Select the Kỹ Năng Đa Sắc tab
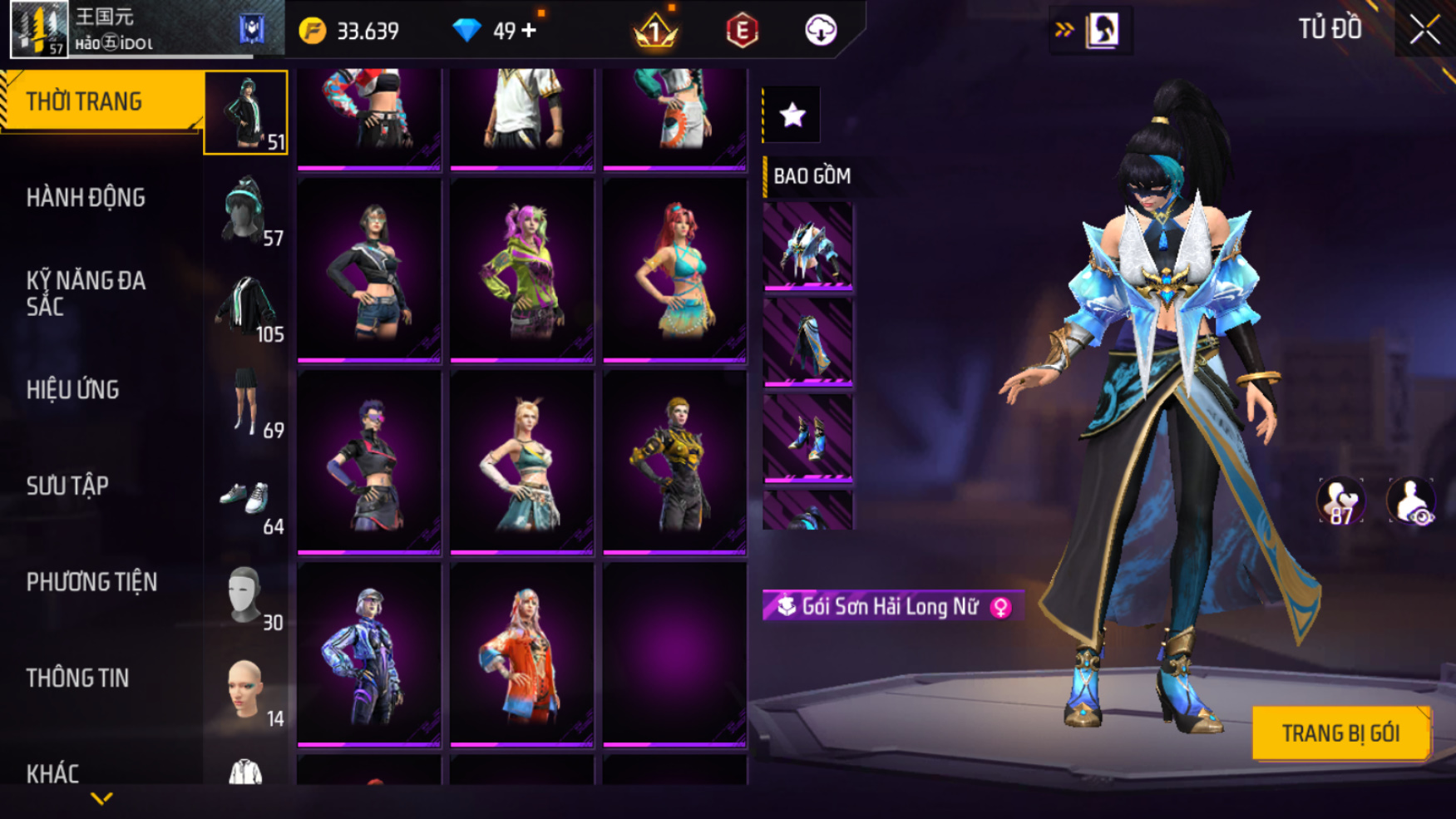Screen dimensions: 1456x819 pos(86,293)
